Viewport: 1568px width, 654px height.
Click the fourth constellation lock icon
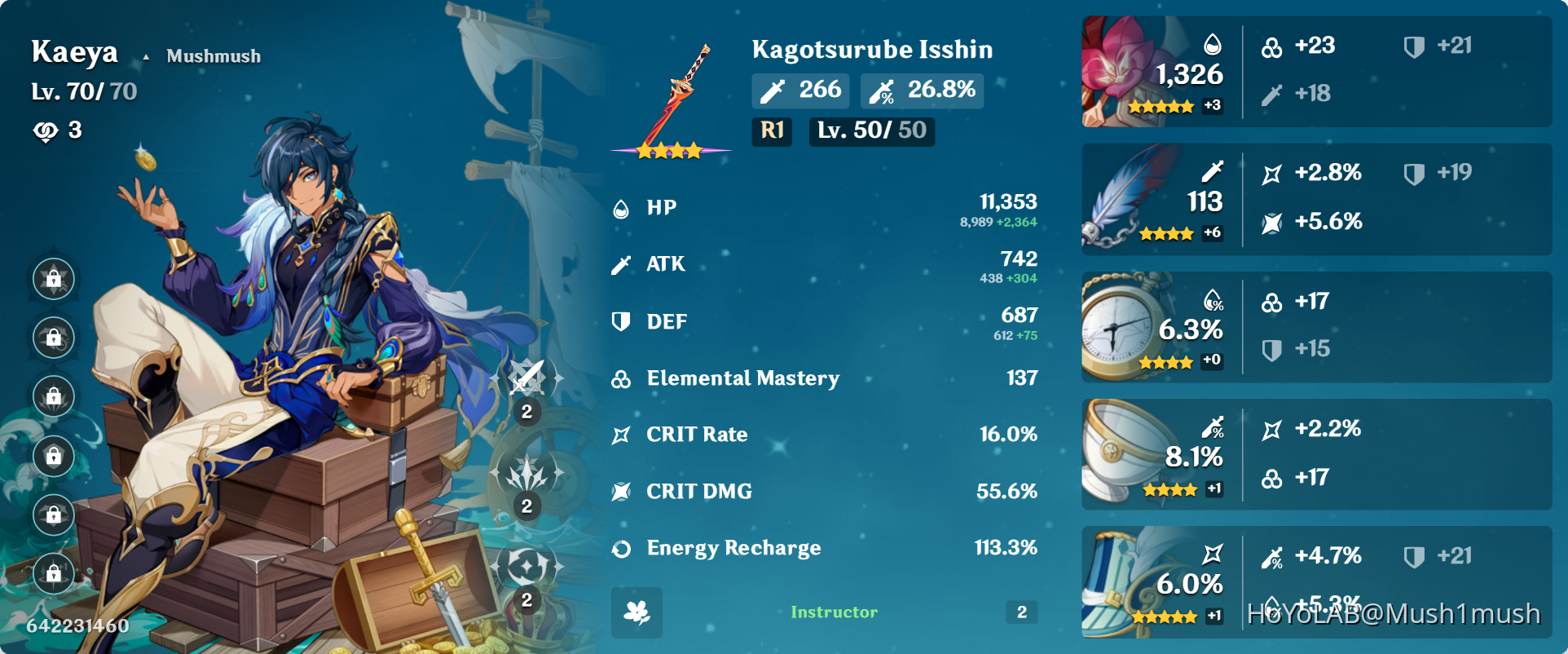coord(53,456)
